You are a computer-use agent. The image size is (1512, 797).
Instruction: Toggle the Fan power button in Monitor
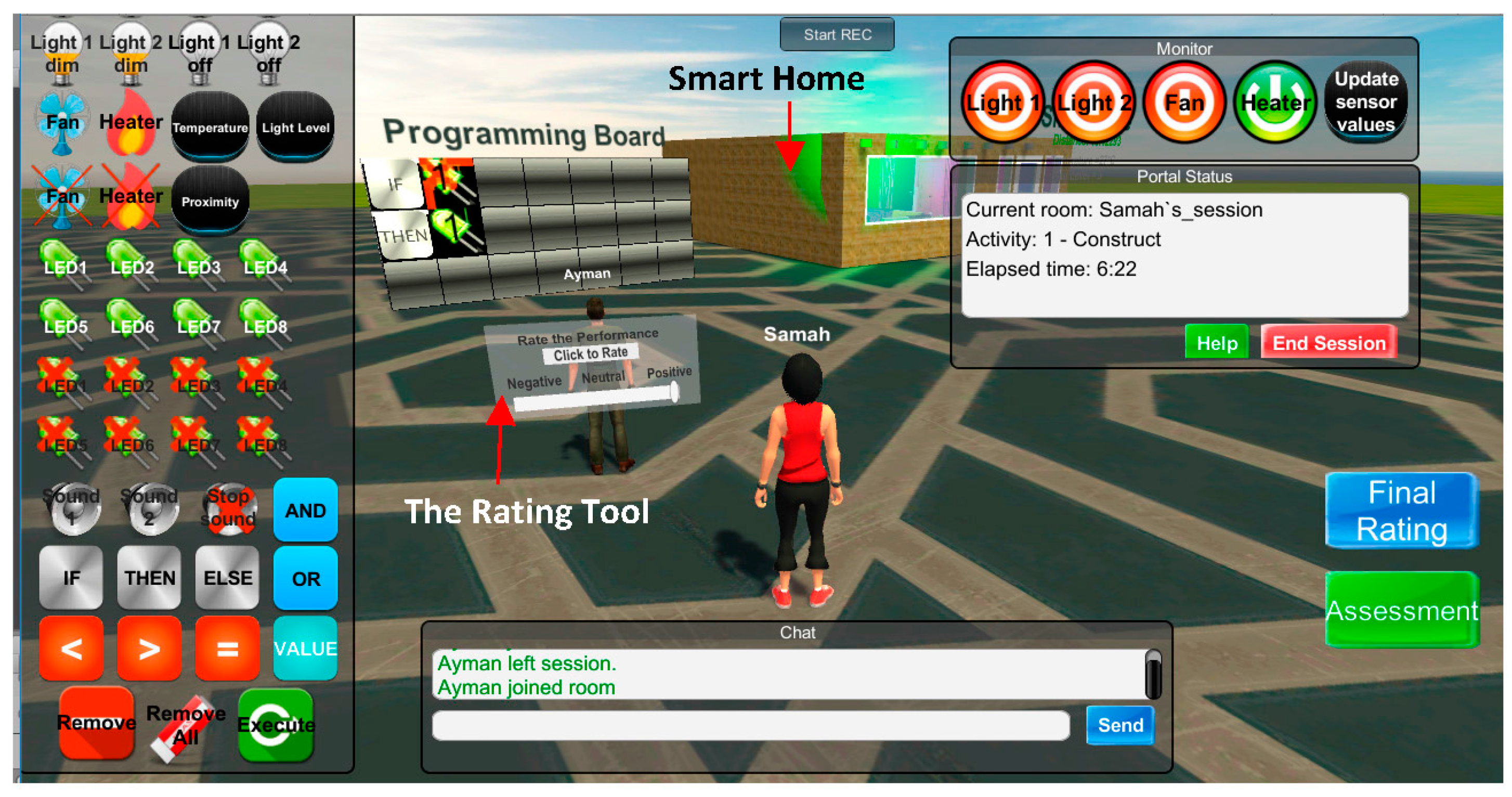1184,103
